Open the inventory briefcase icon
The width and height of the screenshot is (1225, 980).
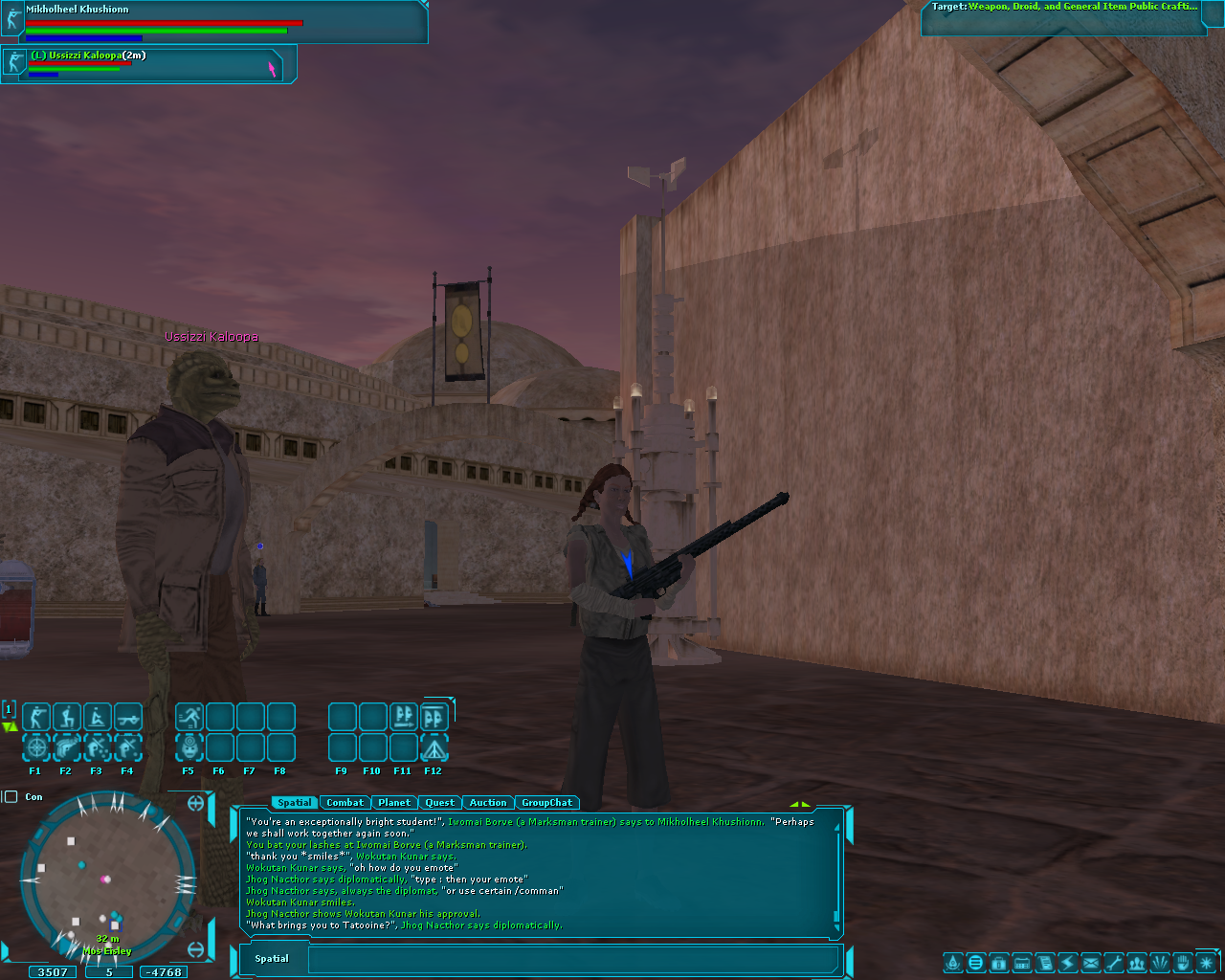click(998, 963)
